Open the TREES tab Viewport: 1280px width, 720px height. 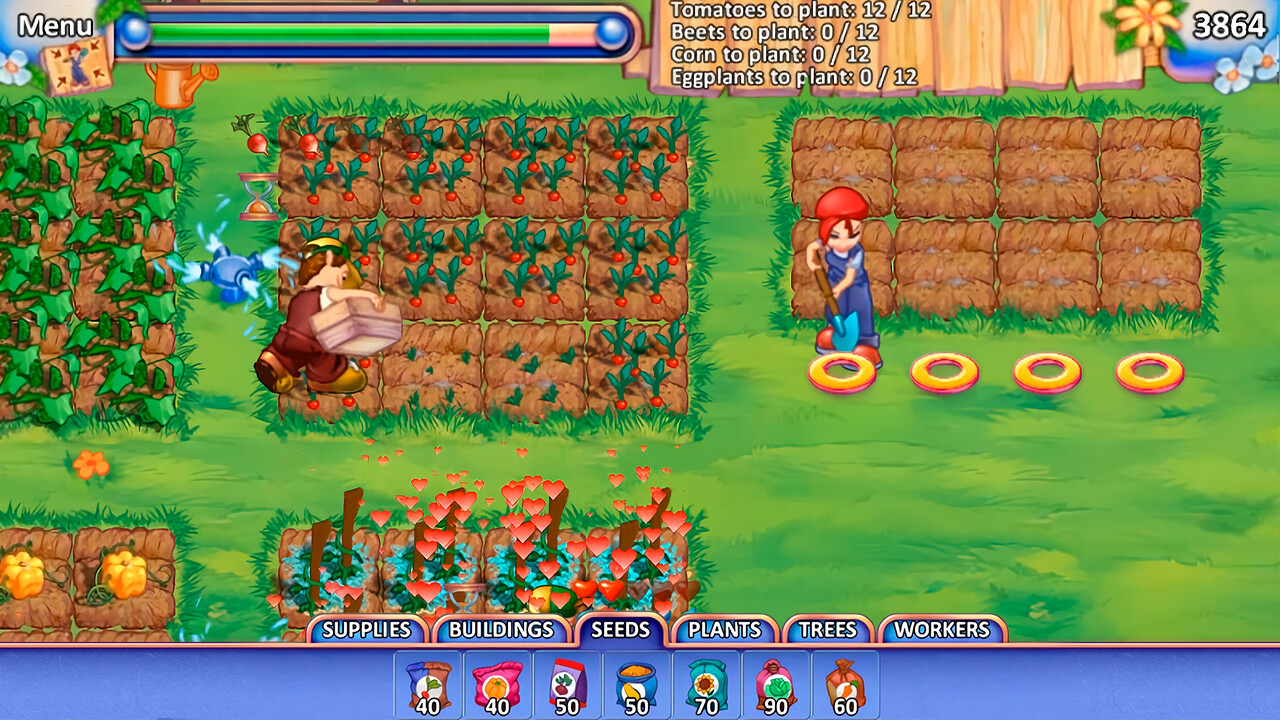pos(826,630)
